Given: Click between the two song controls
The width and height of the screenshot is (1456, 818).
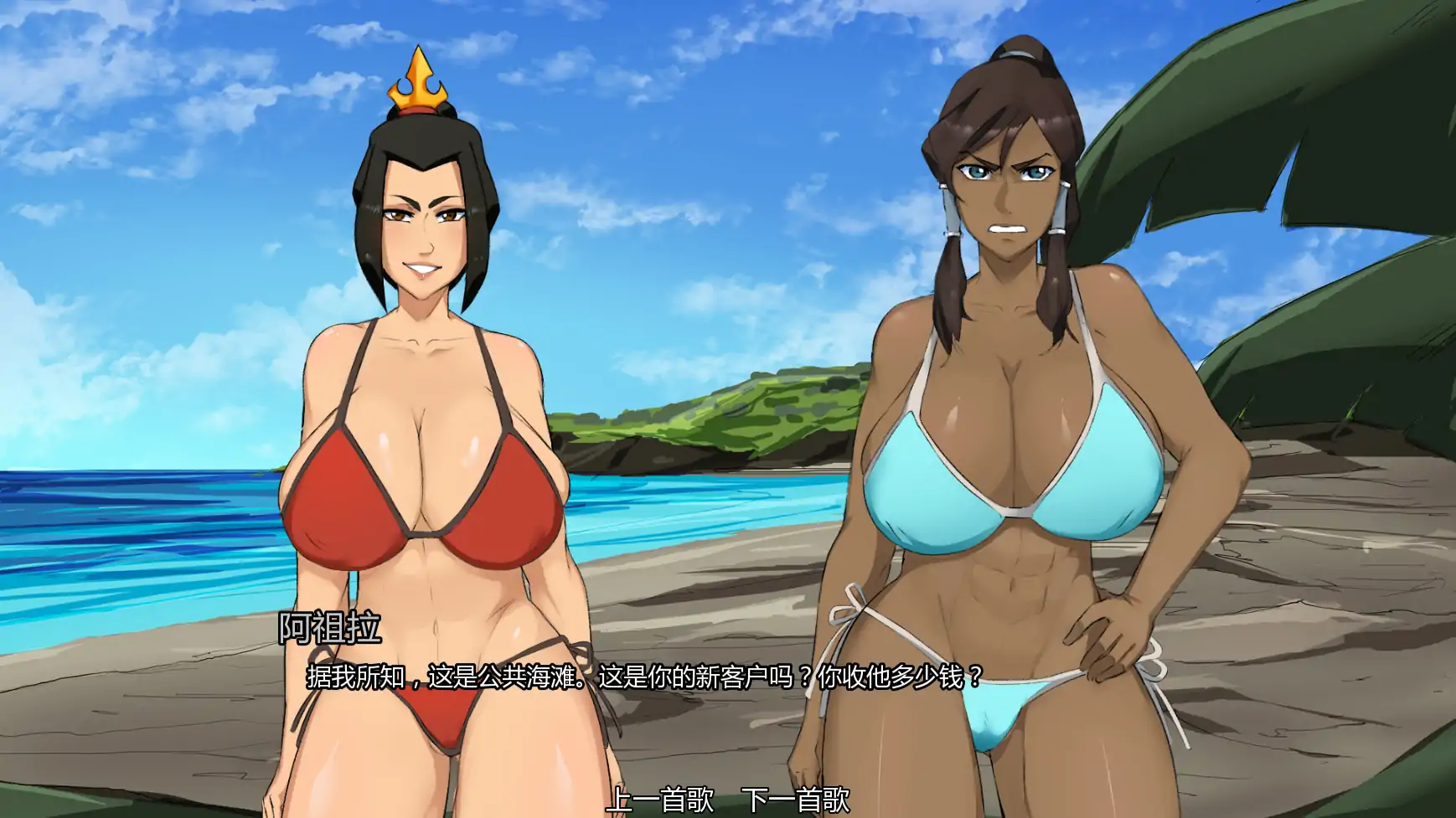Looking at the screenshot, I should click(727, 800).
